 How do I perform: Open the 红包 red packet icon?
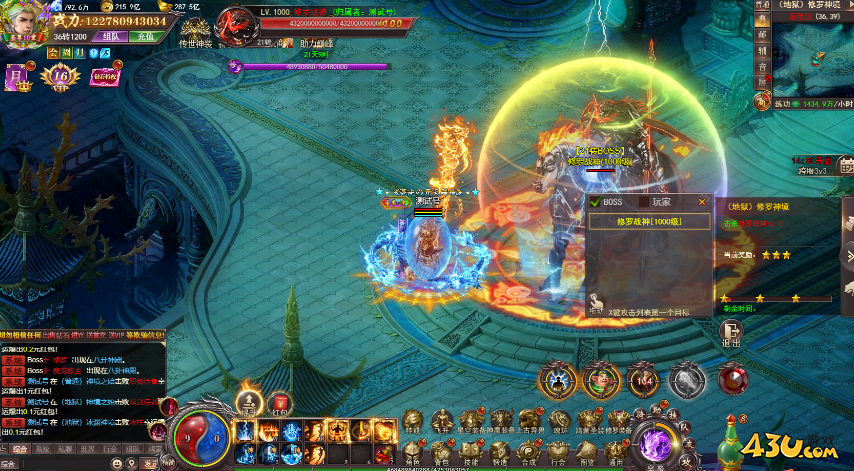point(279,402)
